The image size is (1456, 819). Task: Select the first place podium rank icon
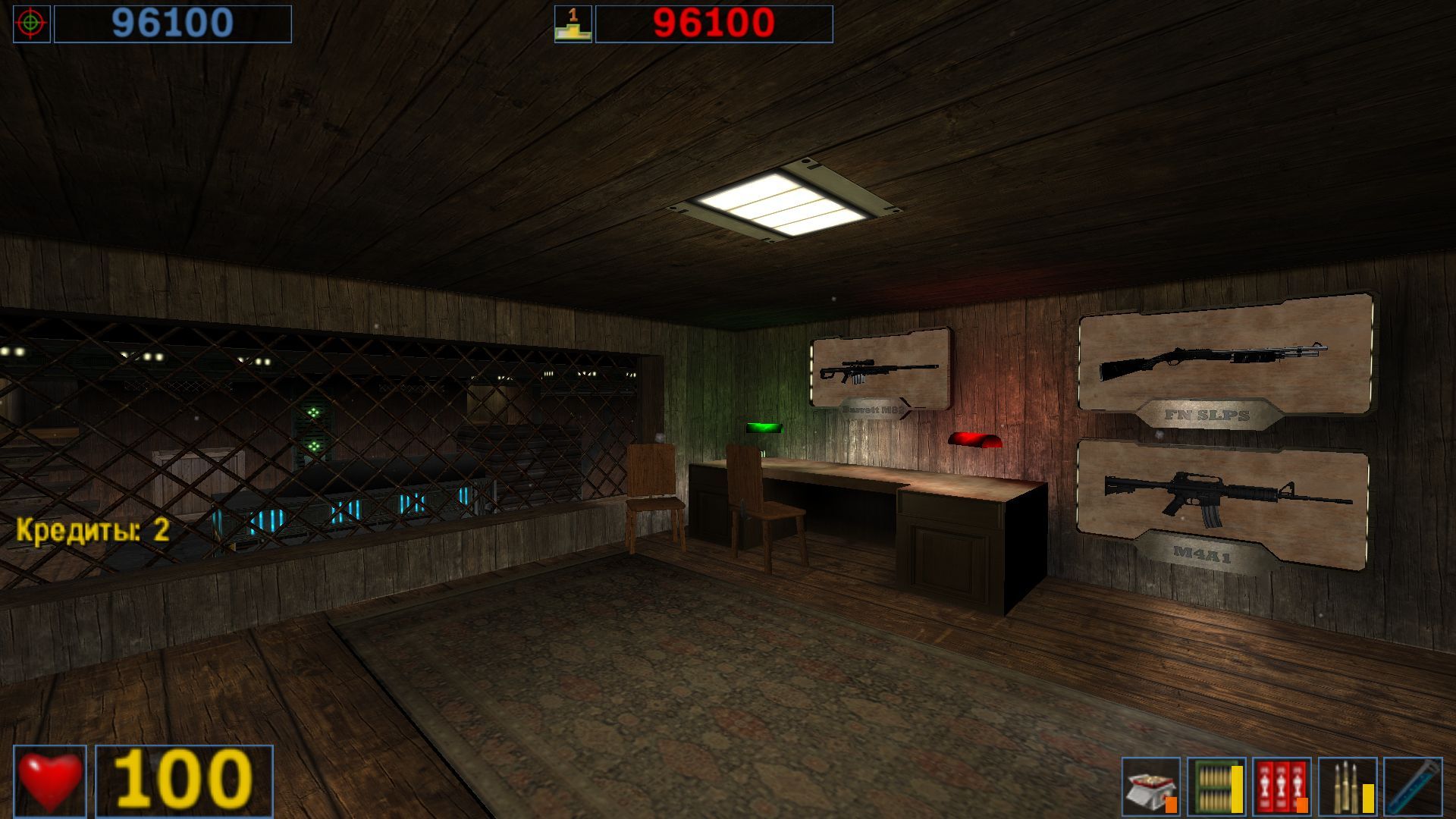573,23
